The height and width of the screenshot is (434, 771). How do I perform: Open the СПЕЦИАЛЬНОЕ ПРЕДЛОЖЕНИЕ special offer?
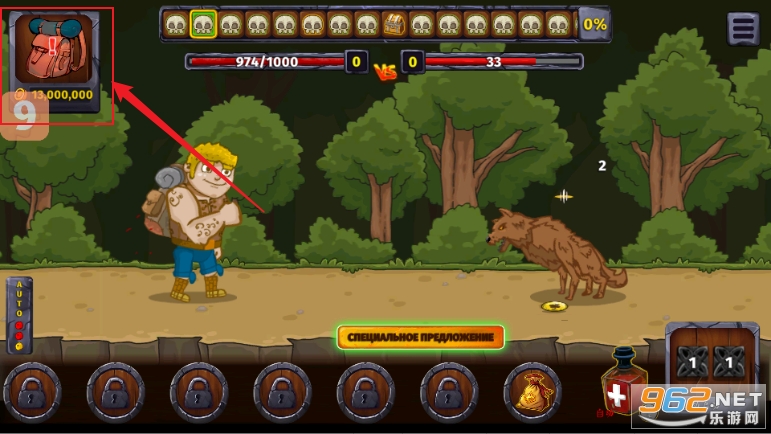coord(420,337)
